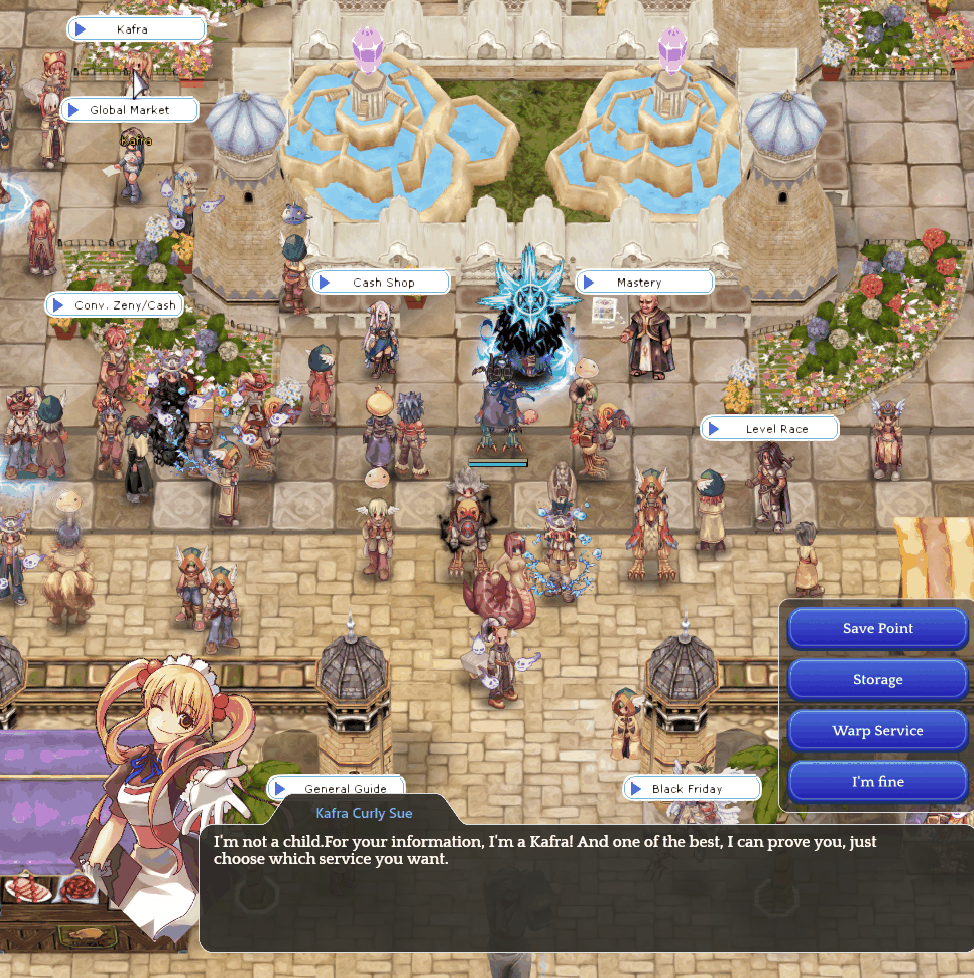Open the Cash Shop label
This screenshot has width=974, height=978.
380,283
